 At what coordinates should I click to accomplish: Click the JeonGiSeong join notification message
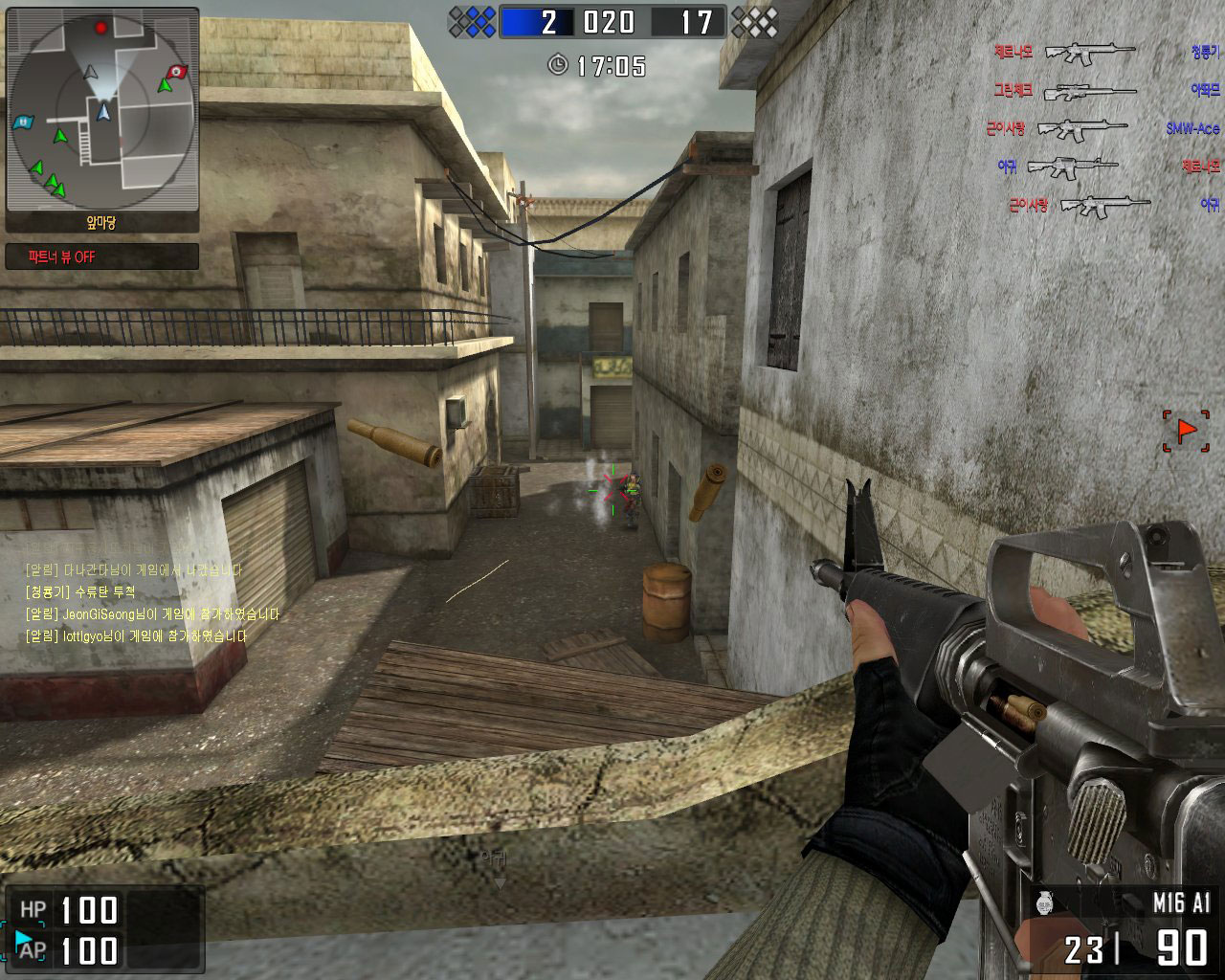click(148, 613)
